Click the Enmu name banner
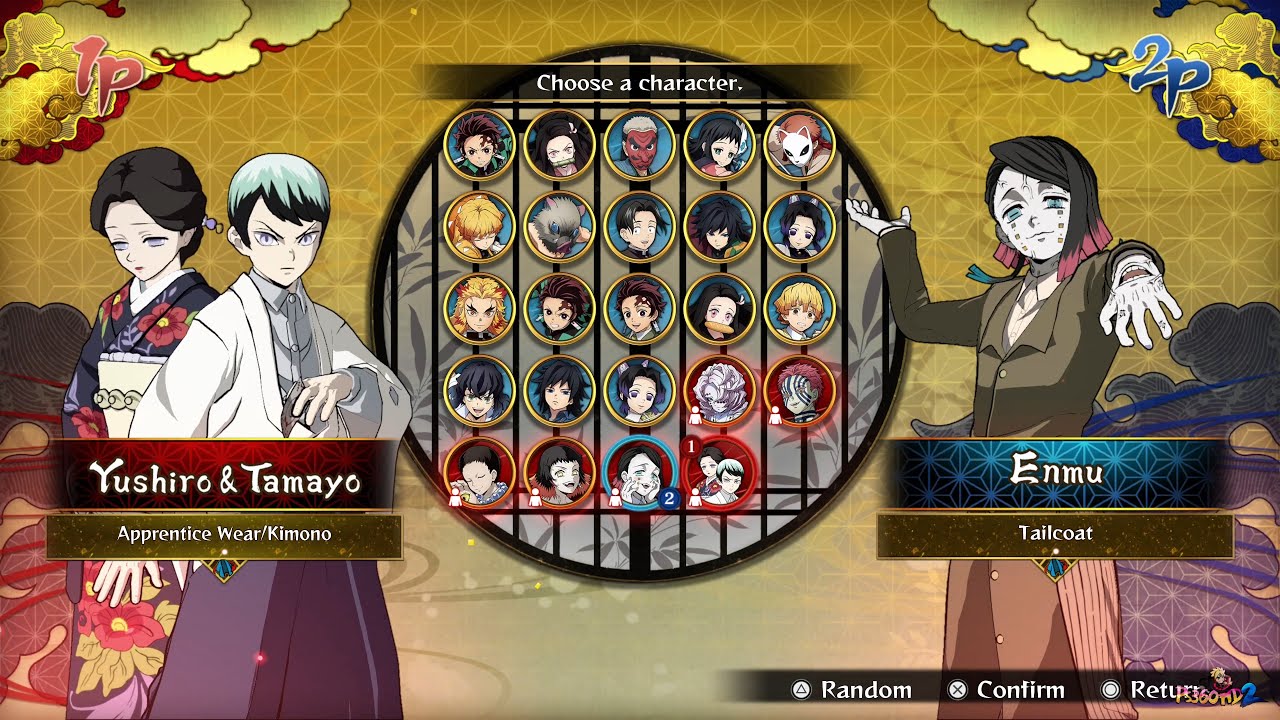 1055,471
